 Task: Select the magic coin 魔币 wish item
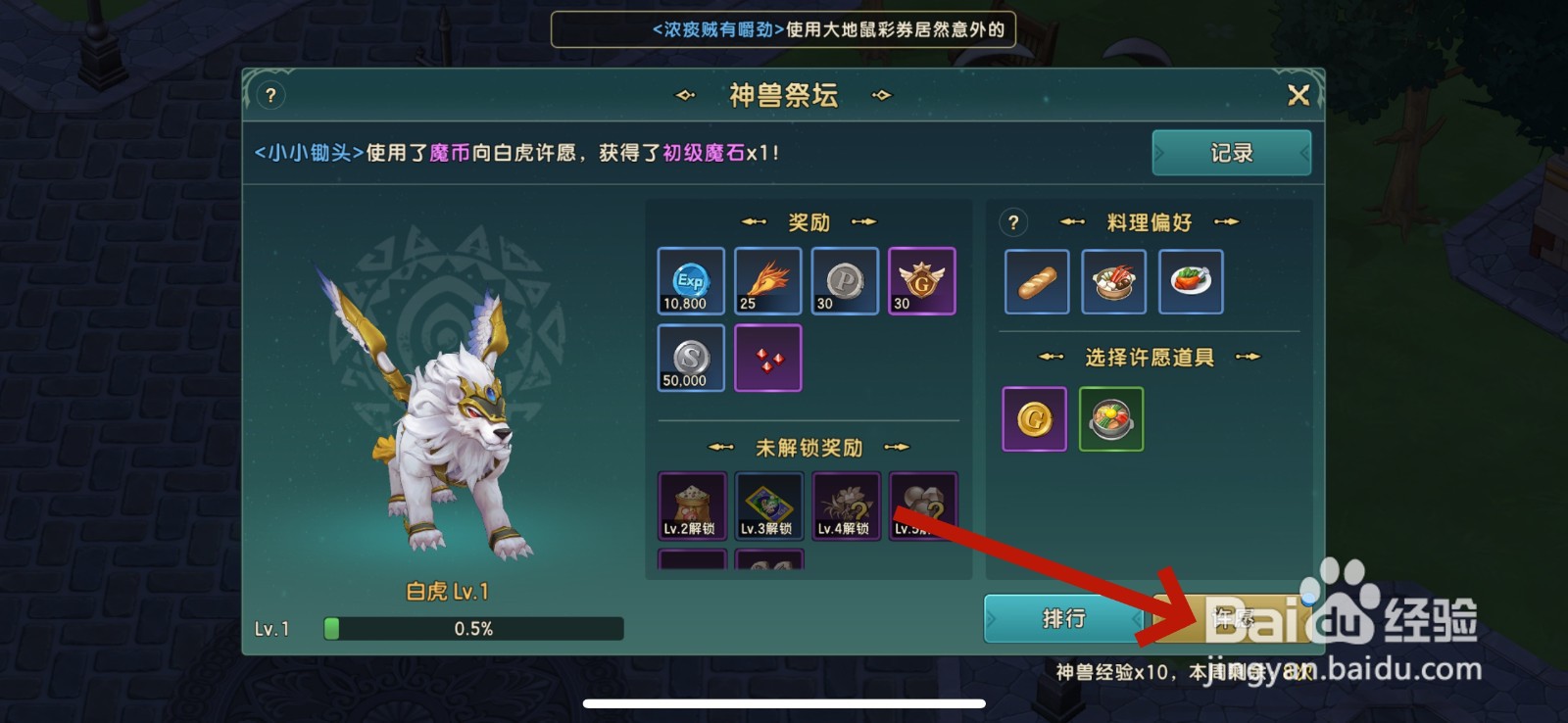(x=1033, y=418)
